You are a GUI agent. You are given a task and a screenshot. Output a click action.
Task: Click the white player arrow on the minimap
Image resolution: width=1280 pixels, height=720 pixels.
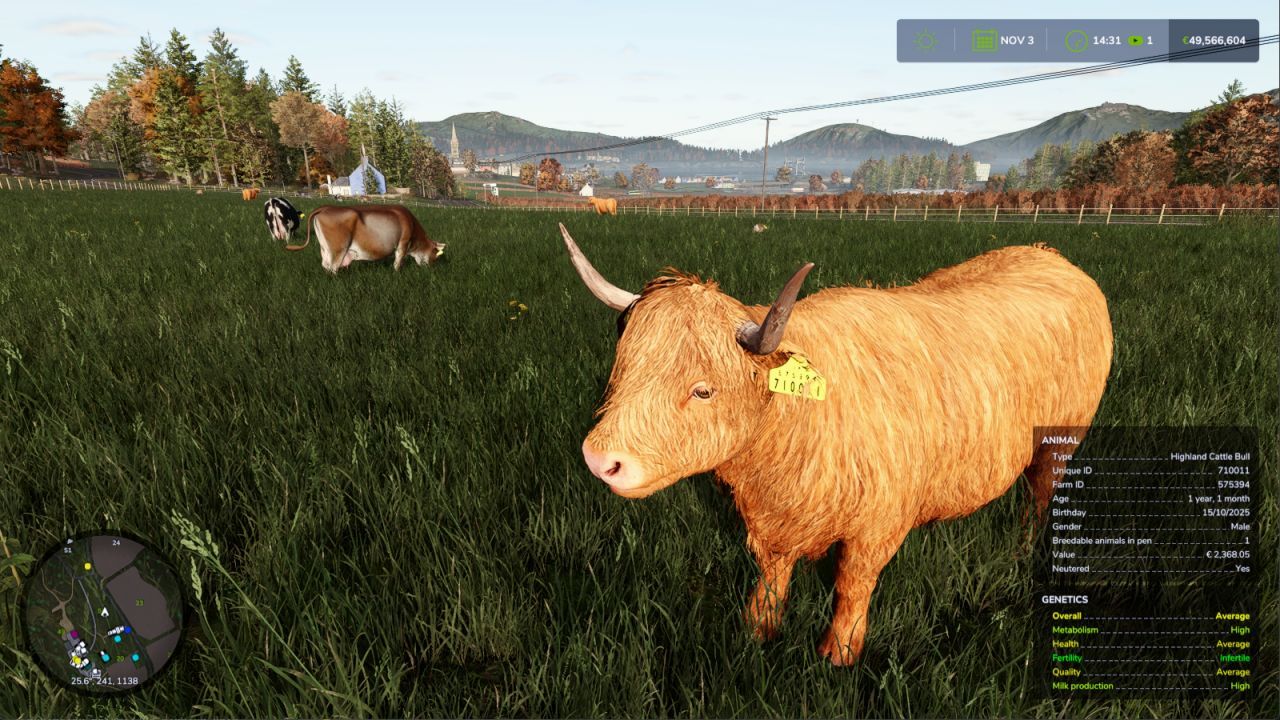click(x=105, y=612)
